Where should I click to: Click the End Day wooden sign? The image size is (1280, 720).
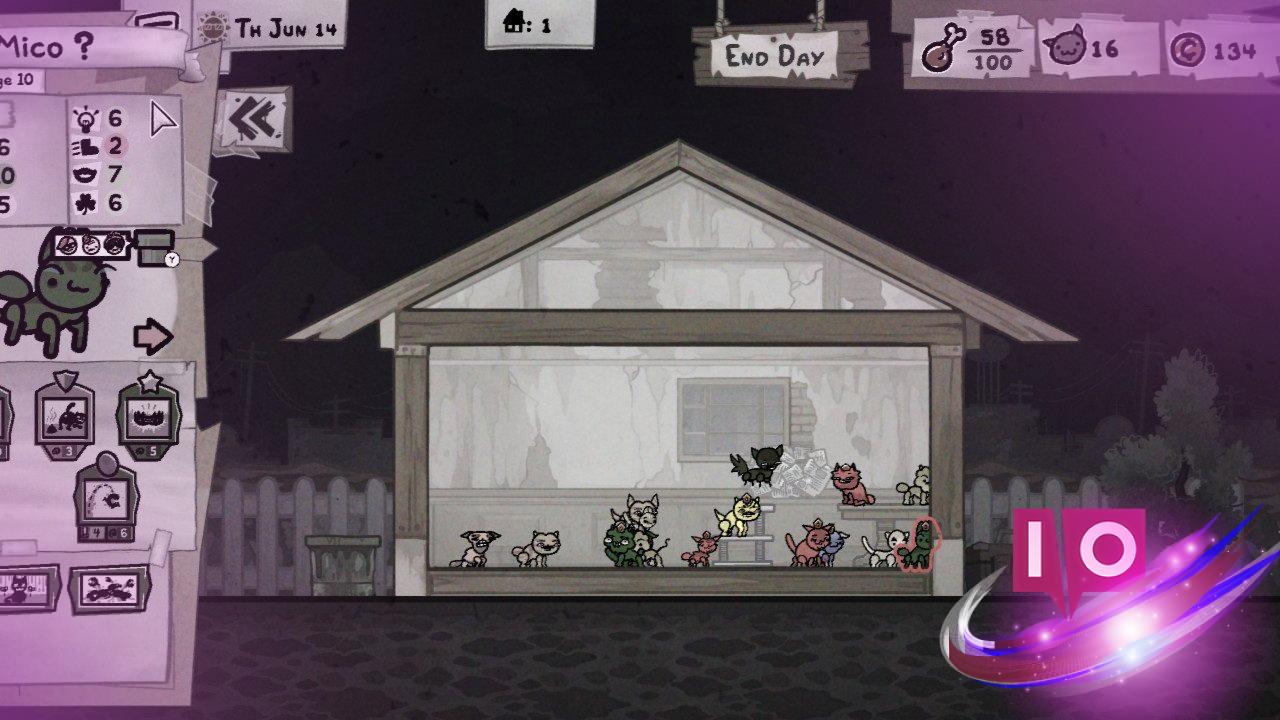point(773,56)
